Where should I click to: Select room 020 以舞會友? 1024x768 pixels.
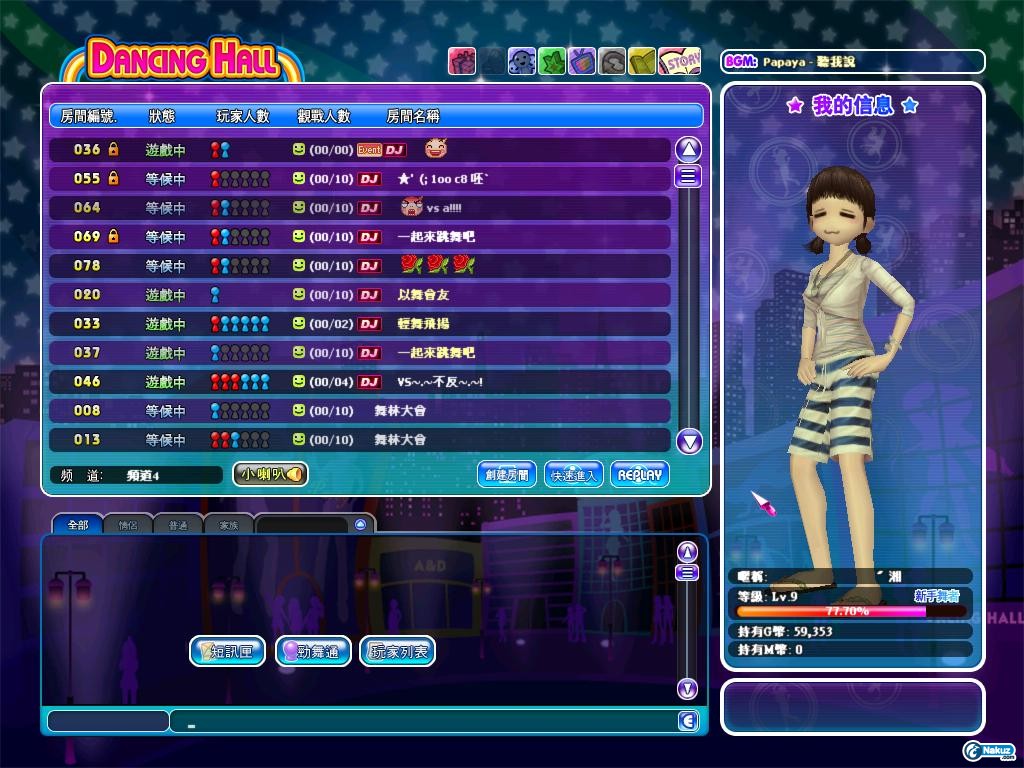360,295
